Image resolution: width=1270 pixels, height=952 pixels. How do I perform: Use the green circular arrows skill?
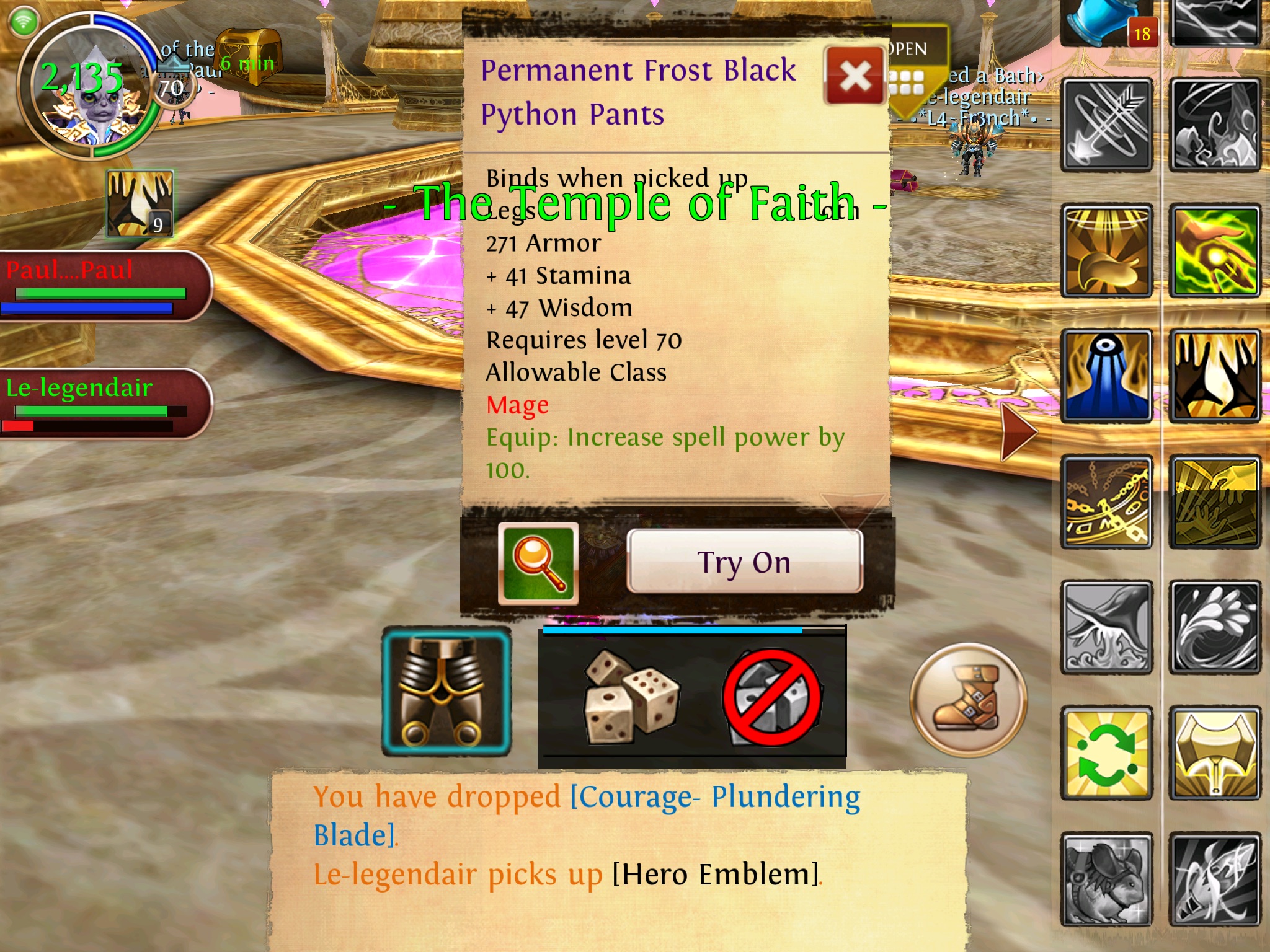point(1107,753)
